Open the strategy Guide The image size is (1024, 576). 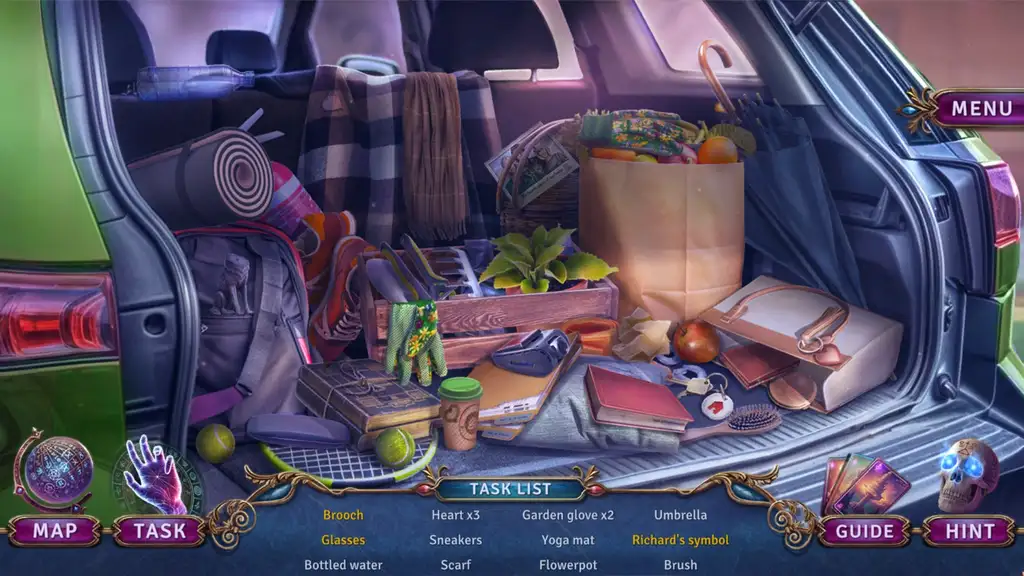point(862,531)
